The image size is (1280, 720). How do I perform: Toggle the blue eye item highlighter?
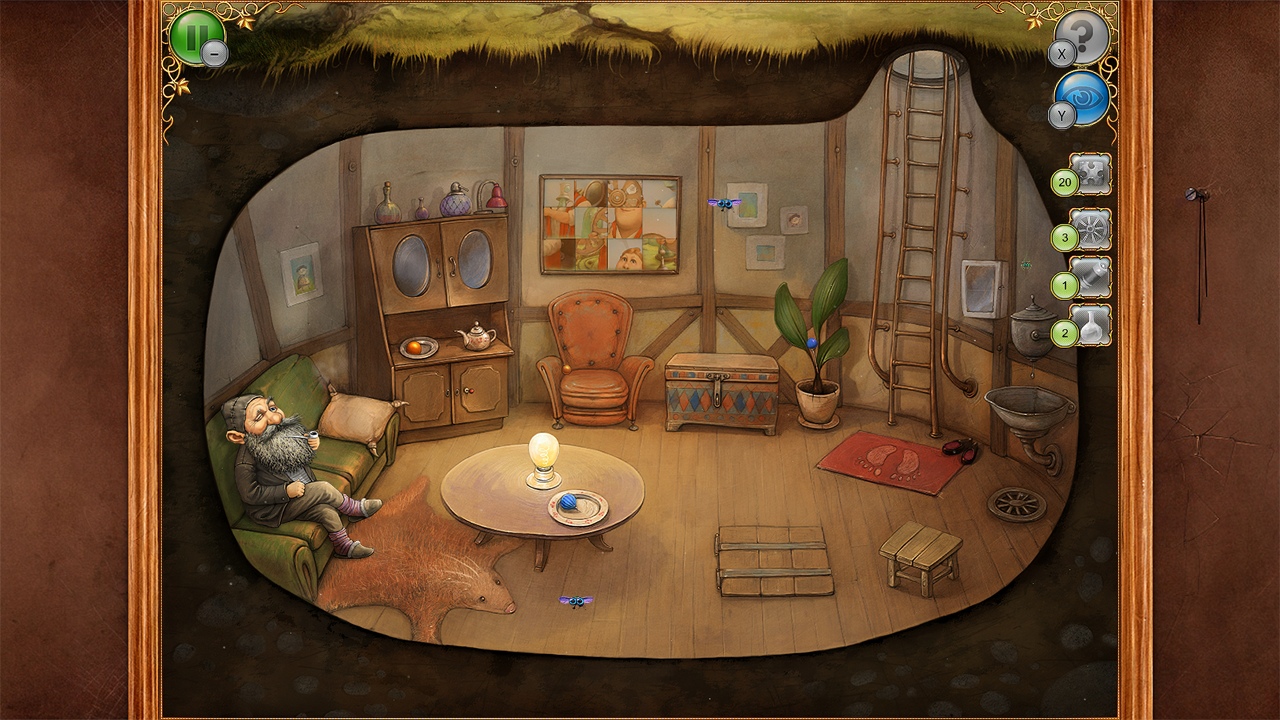1086,100
